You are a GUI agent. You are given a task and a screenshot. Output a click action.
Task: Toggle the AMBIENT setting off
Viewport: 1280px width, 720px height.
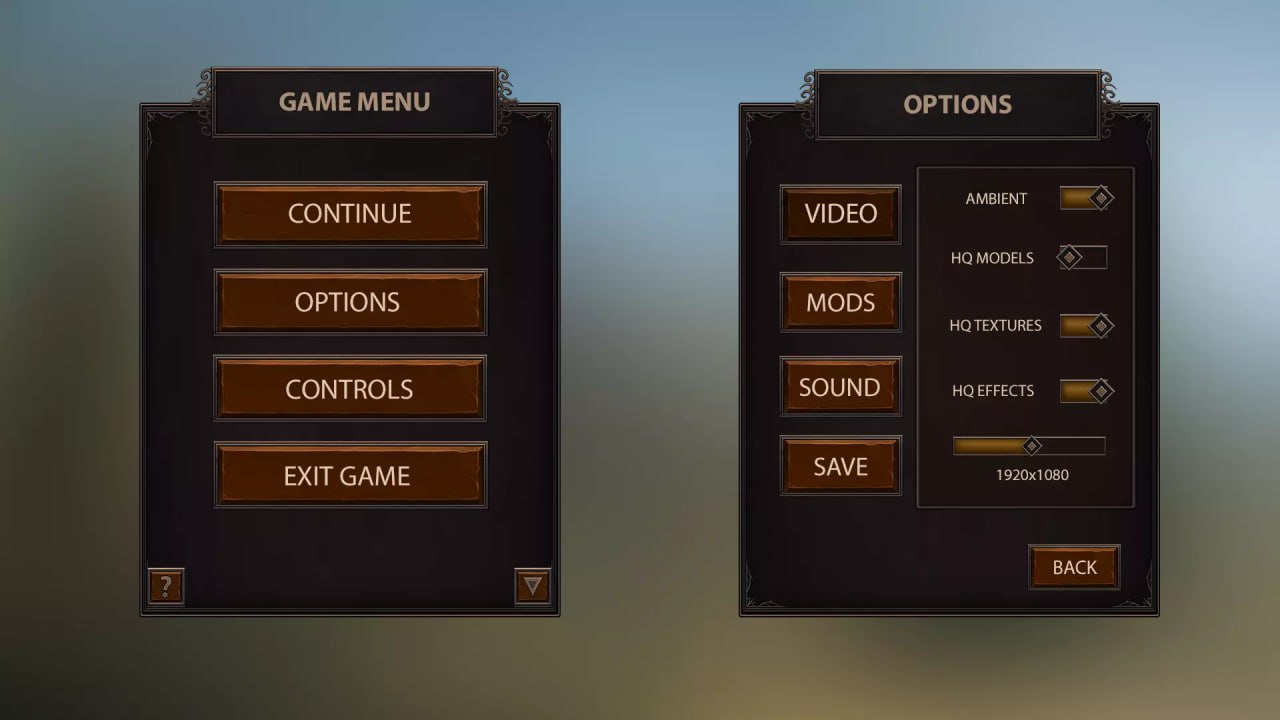pyautogui.click(x=1087, y=197)
